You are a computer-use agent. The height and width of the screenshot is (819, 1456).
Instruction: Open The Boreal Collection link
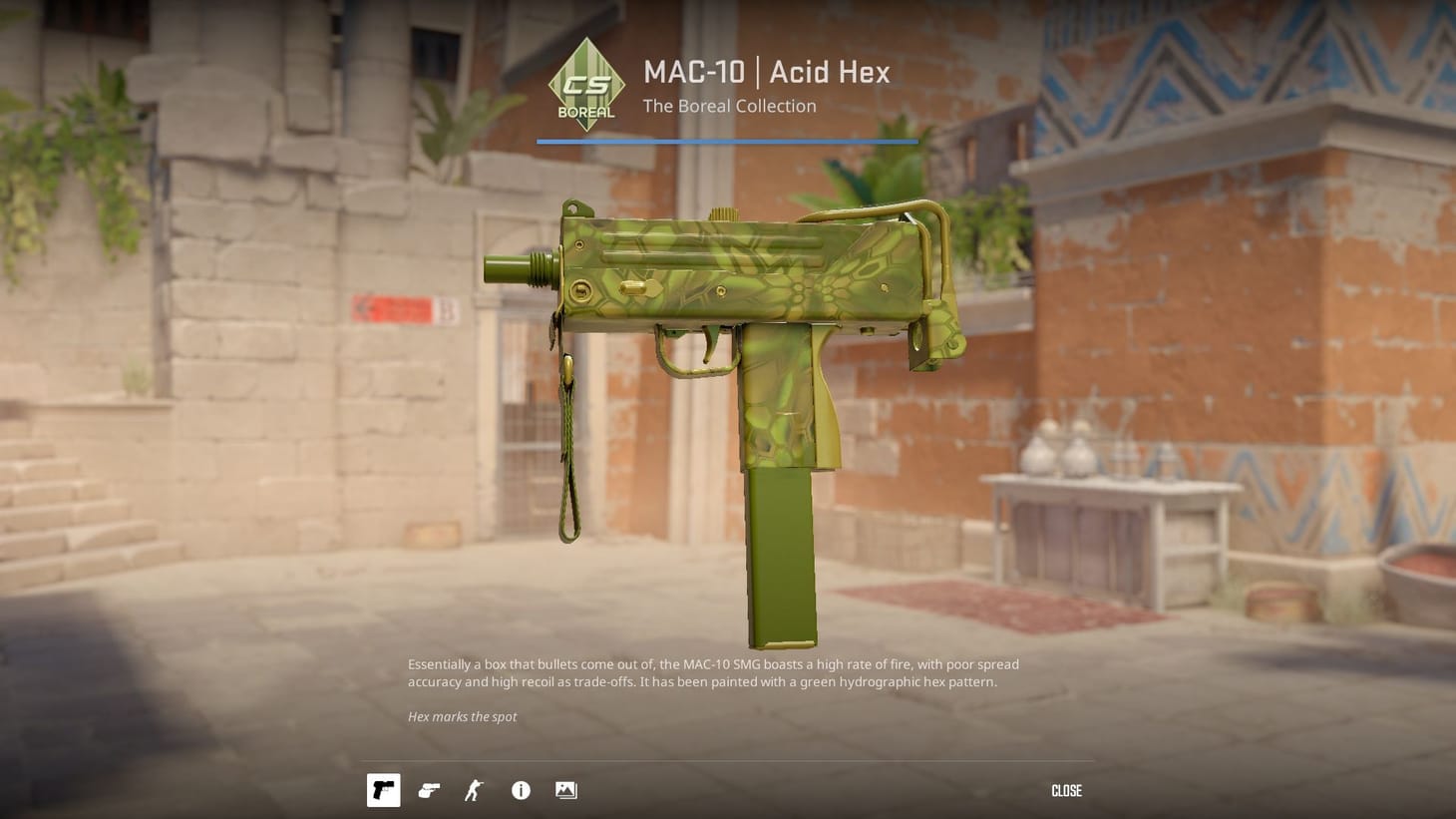(729, 106)
